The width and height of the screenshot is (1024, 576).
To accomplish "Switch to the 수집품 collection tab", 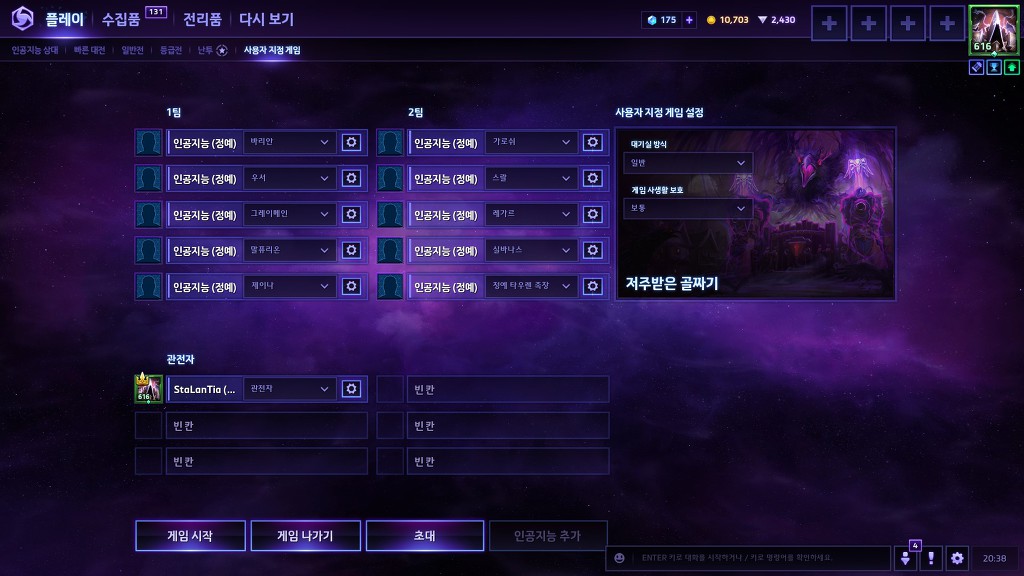I will (x=121, y=19).
